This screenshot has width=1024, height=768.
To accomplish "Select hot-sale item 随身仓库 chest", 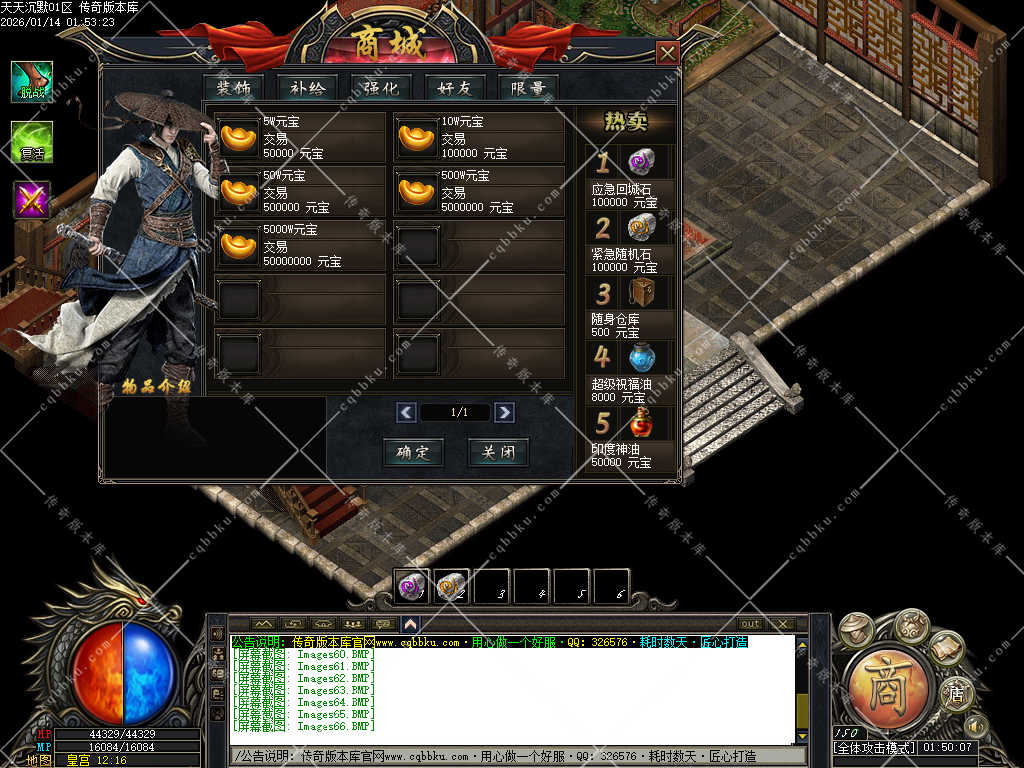I will [641, 293].
